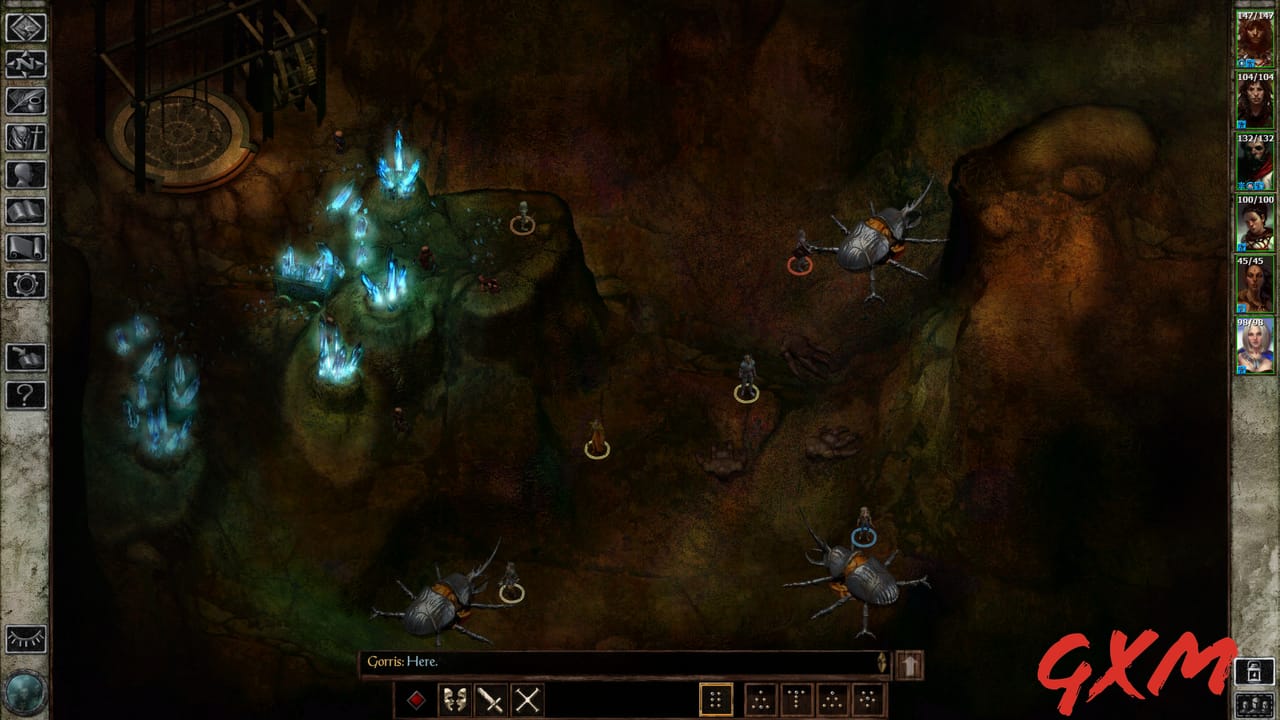
Task: Toggle party AI with the red diamond
Action: (414, 700)
